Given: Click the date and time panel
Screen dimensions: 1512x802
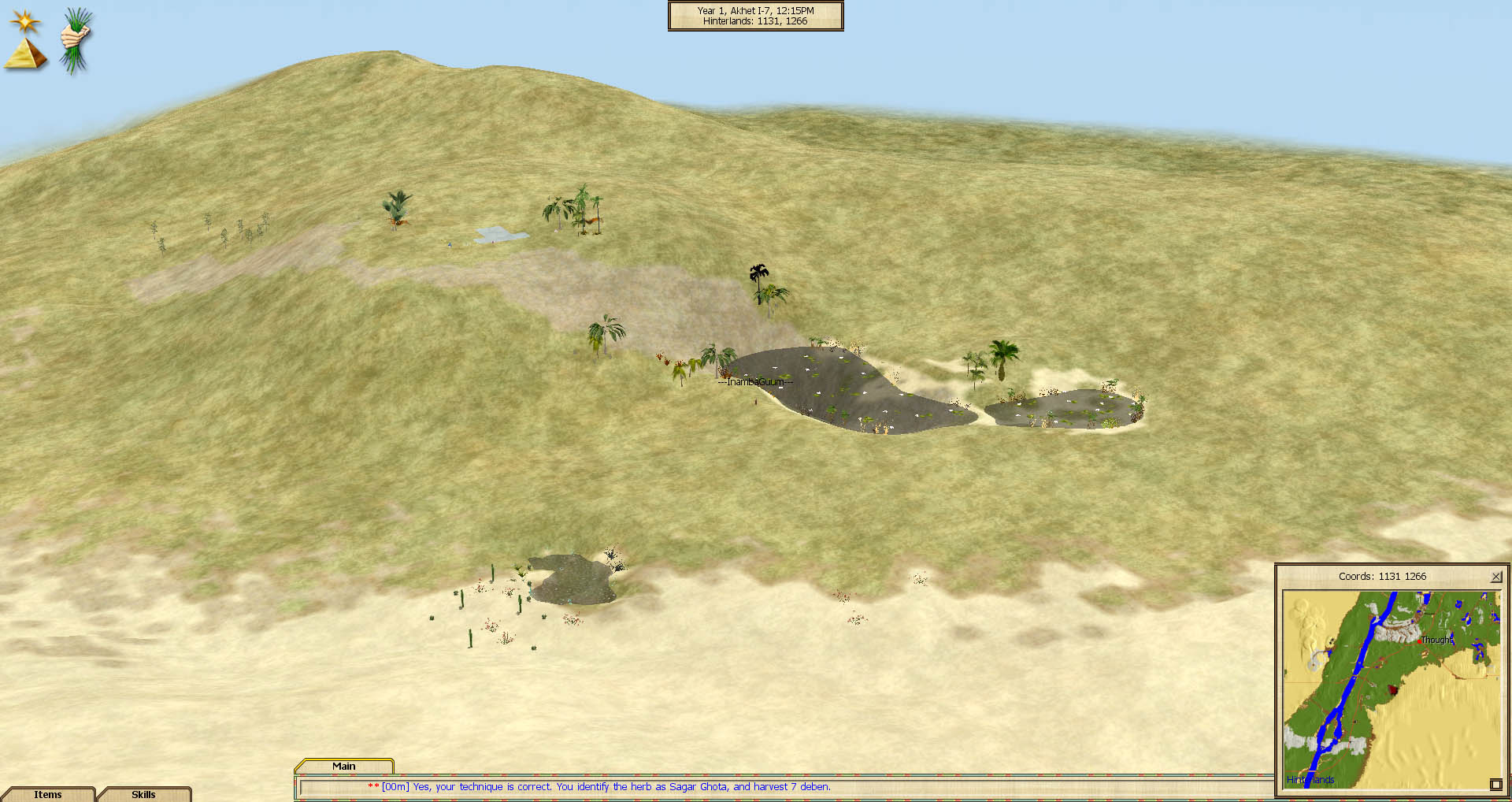Looking at the screenshot, I should tap(755, 16).
